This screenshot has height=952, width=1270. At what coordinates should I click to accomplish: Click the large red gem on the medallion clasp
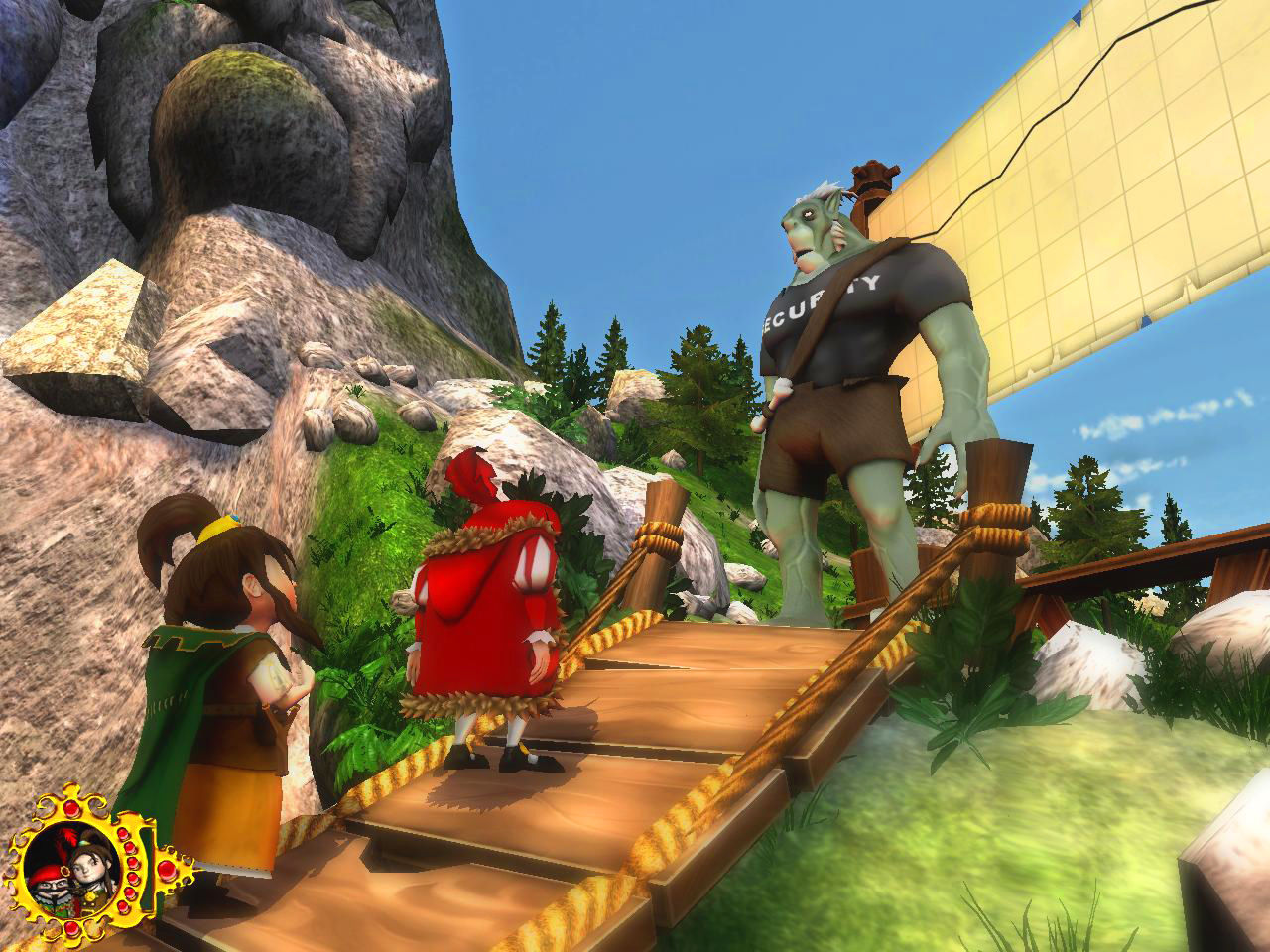(x=167, y=871)
